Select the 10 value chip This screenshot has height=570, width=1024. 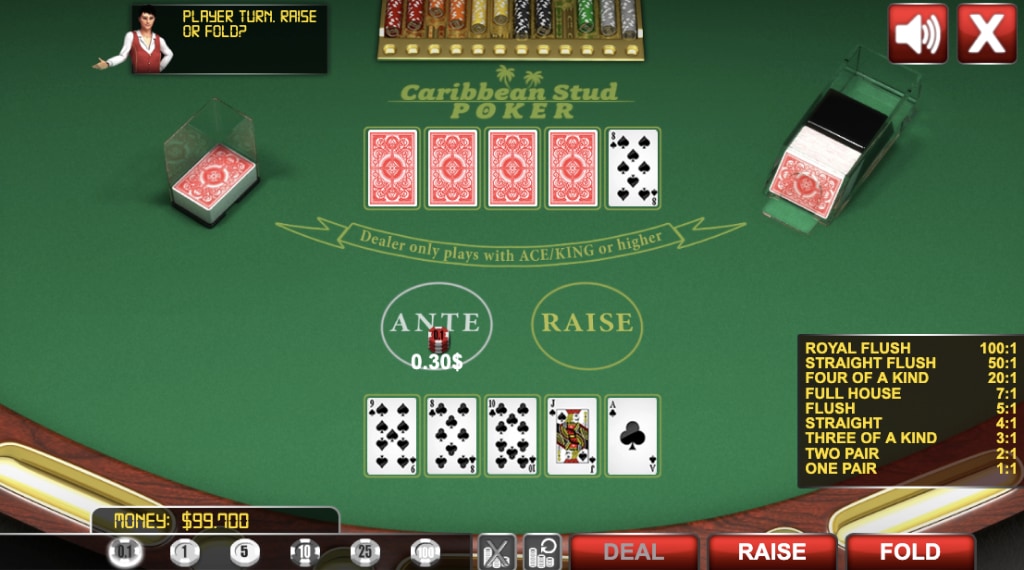305,551
